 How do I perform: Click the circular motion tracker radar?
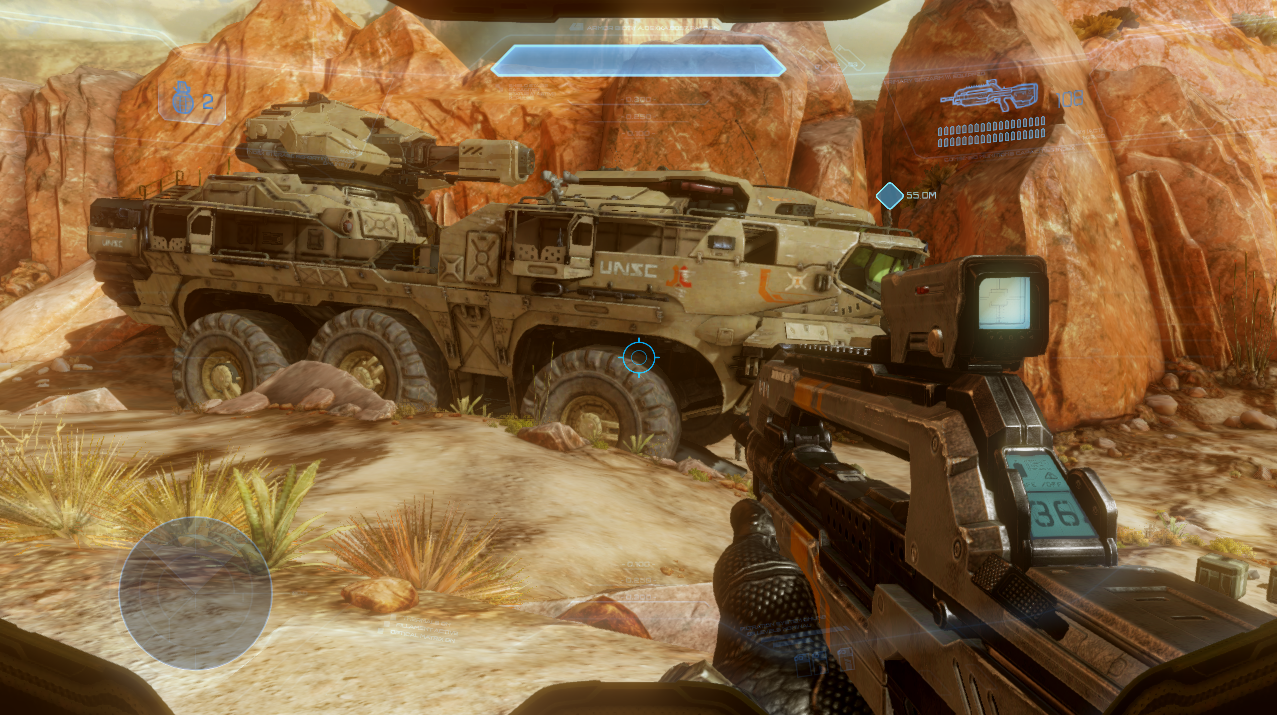click(x=195, y=592)
